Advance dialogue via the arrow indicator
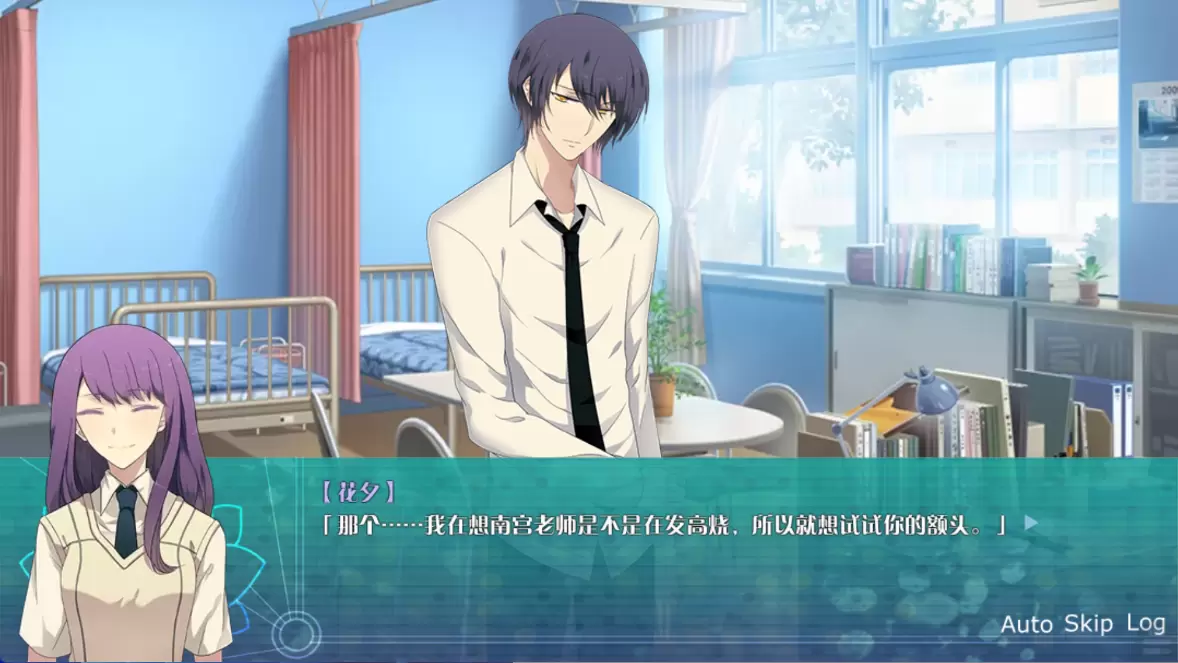The height and width of the screenshot is (663, 1178). pos(1031,522)
